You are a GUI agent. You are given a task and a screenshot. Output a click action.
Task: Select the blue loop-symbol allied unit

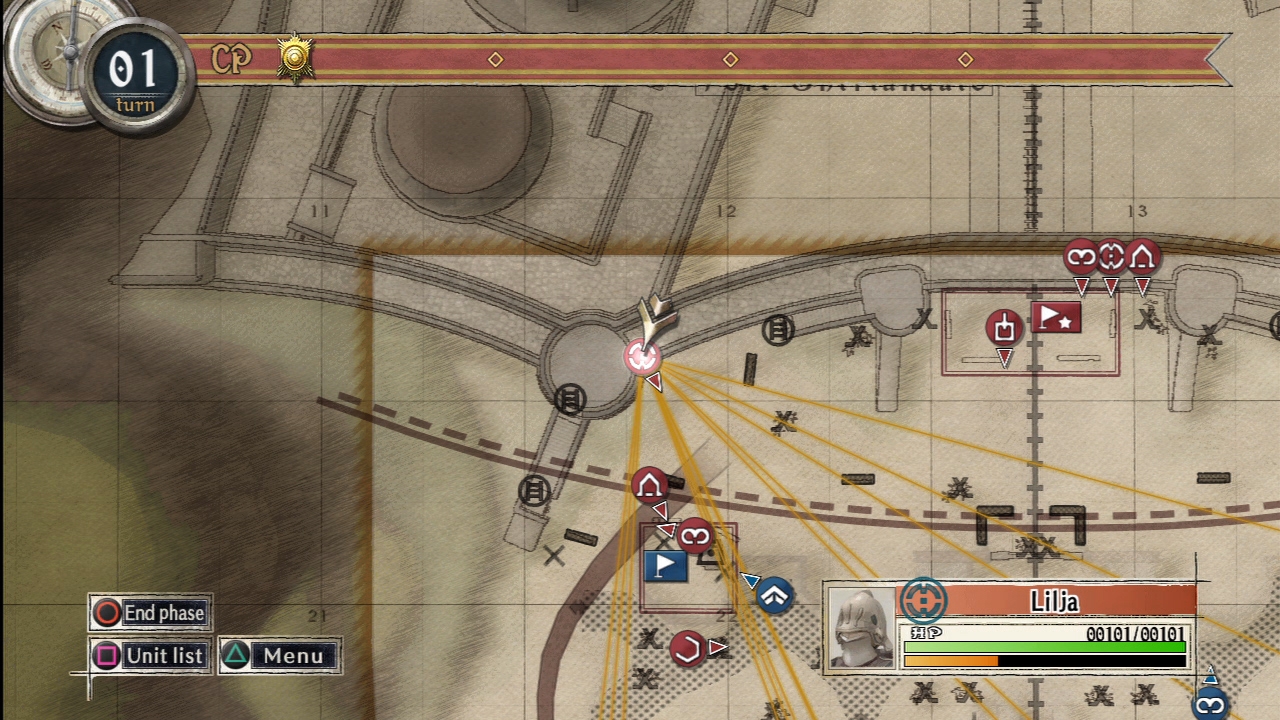(x=1210, y=706)
